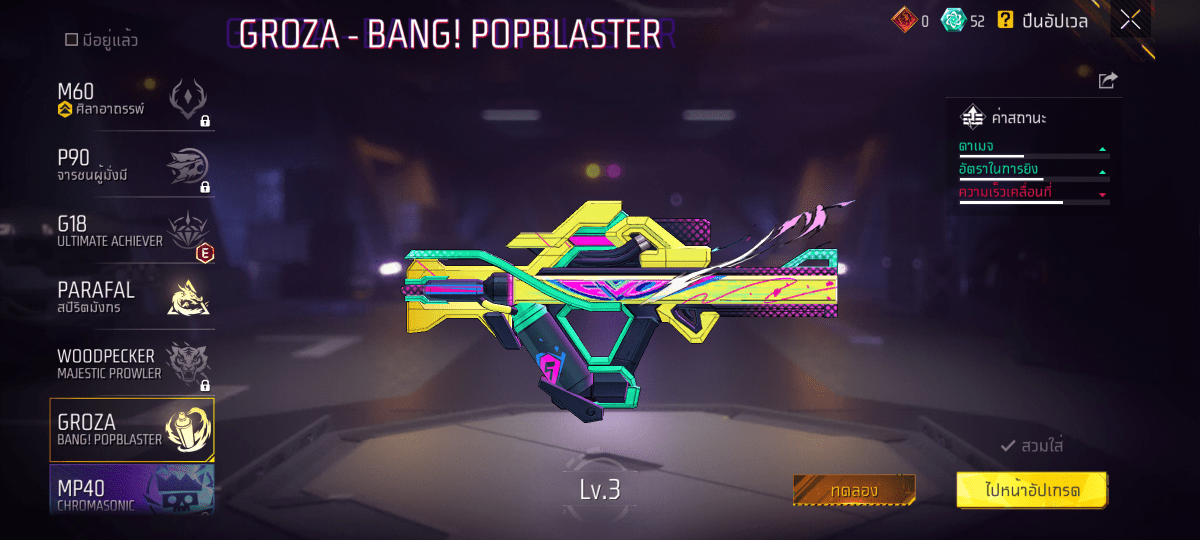The height and width of the screenshot is (540, 1200).
Task: Choose the MP40 Chromasonic skin
Action: [x=132, y=492]
